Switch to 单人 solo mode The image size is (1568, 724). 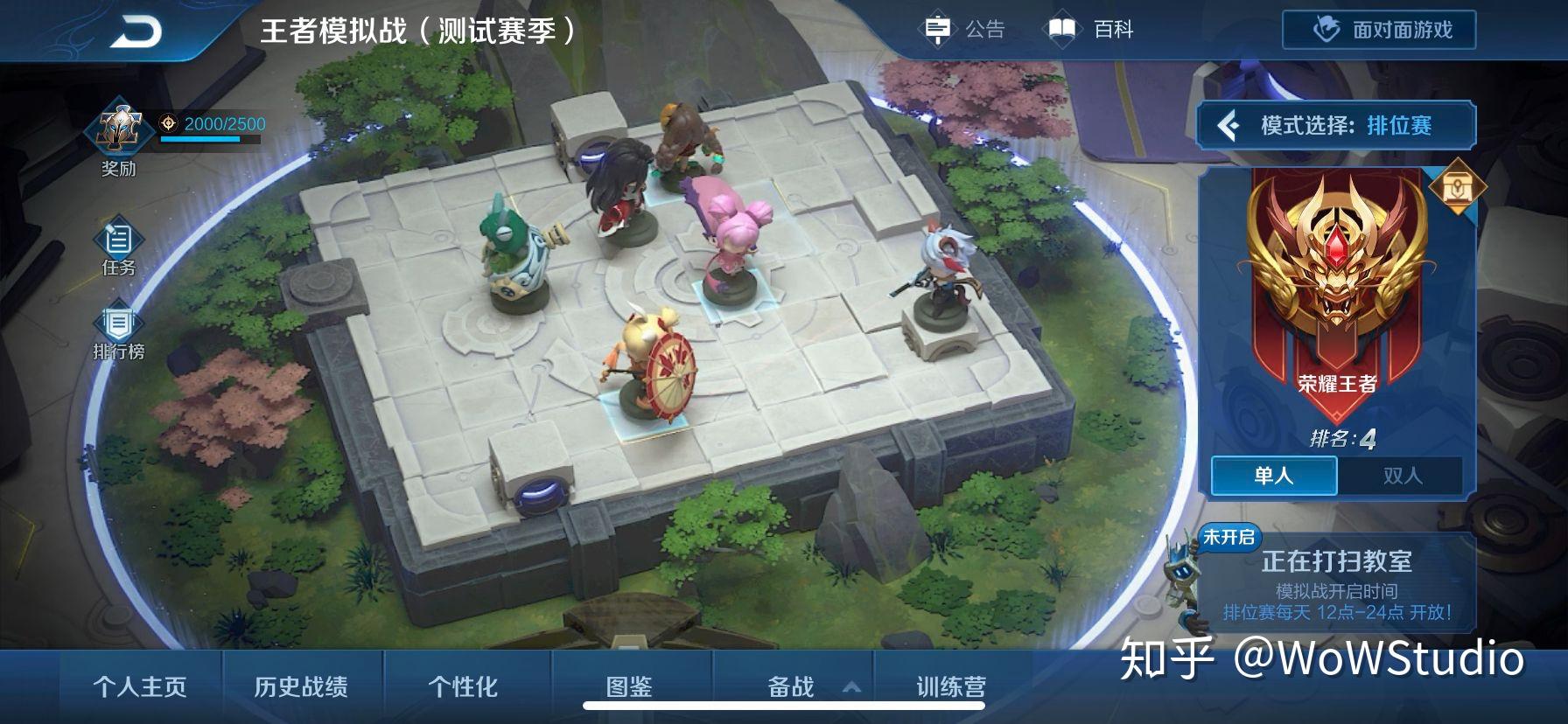[x=1273, y=475]
